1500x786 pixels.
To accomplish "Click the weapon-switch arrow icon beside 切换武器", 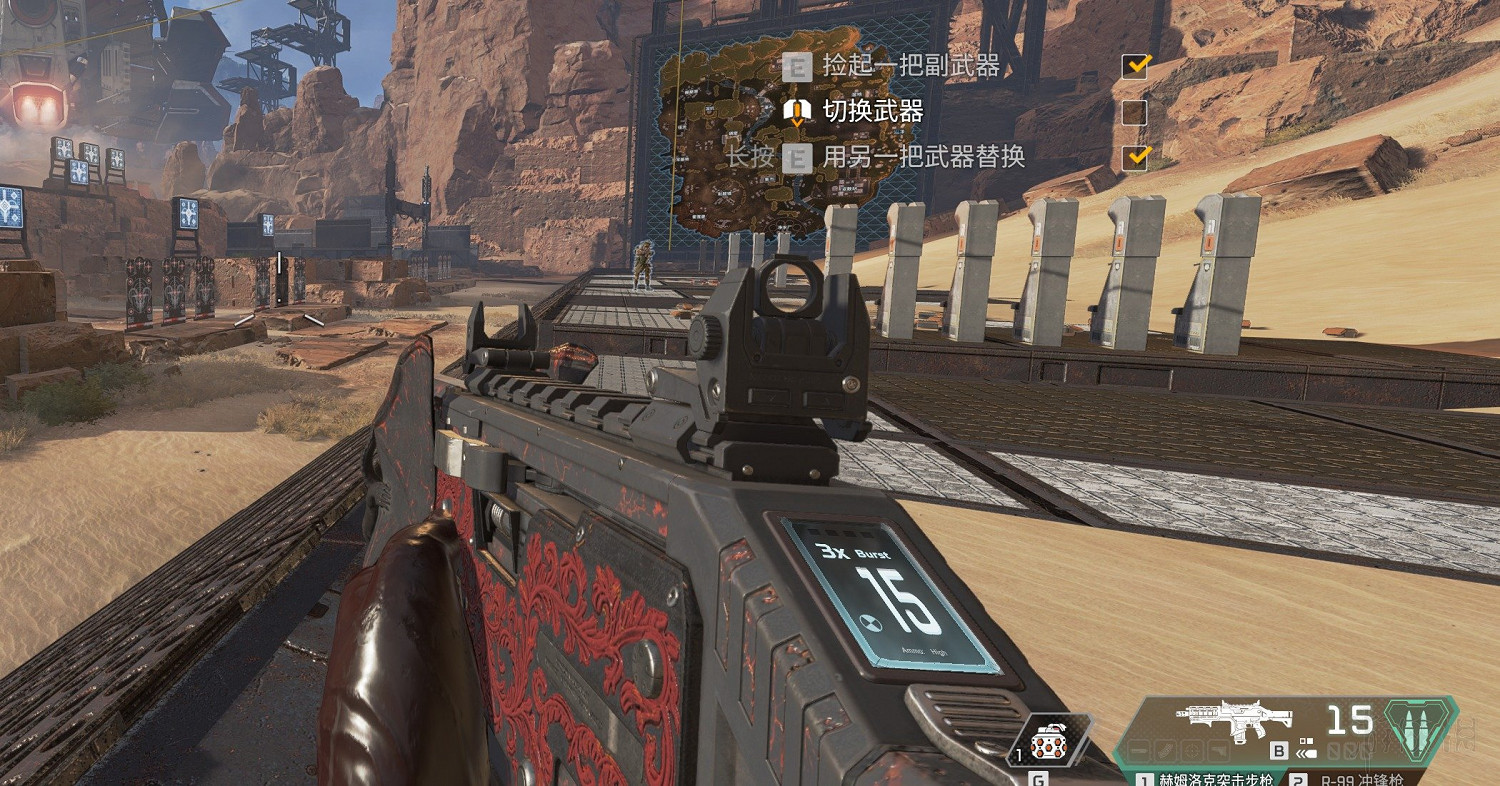I will click(x=796, y=110).
